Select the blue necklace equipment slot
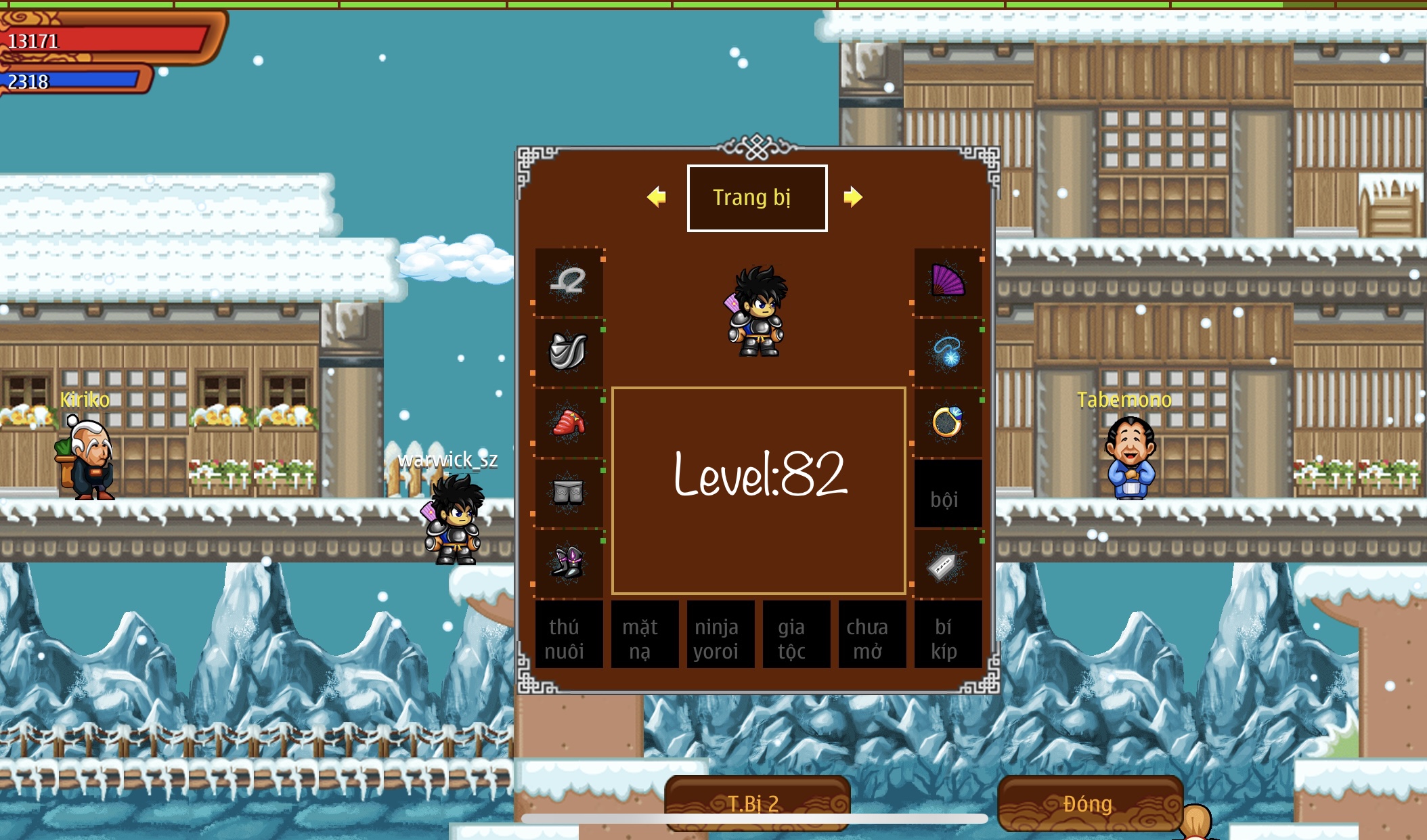 (948, 352)
